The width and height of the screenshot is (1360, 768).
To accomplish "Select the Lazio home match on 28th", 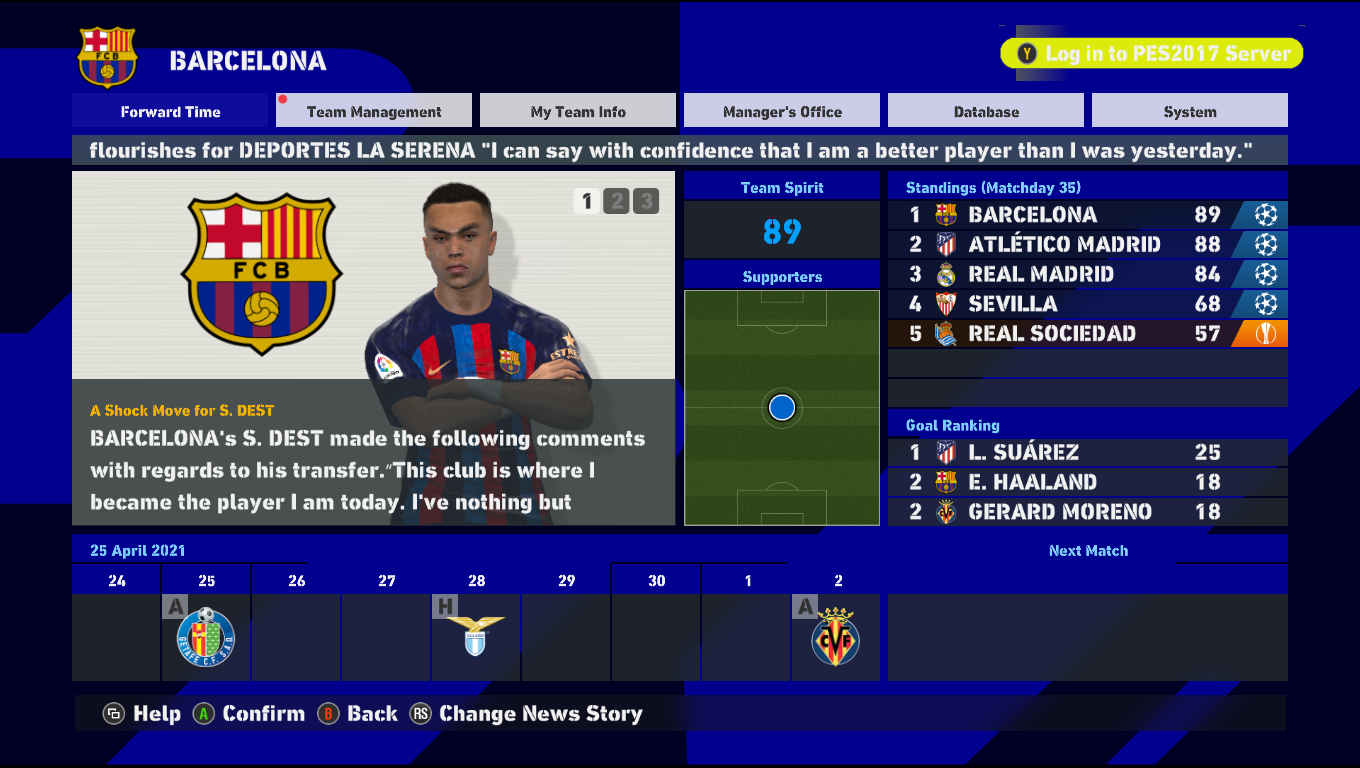I will click(476, 636).
